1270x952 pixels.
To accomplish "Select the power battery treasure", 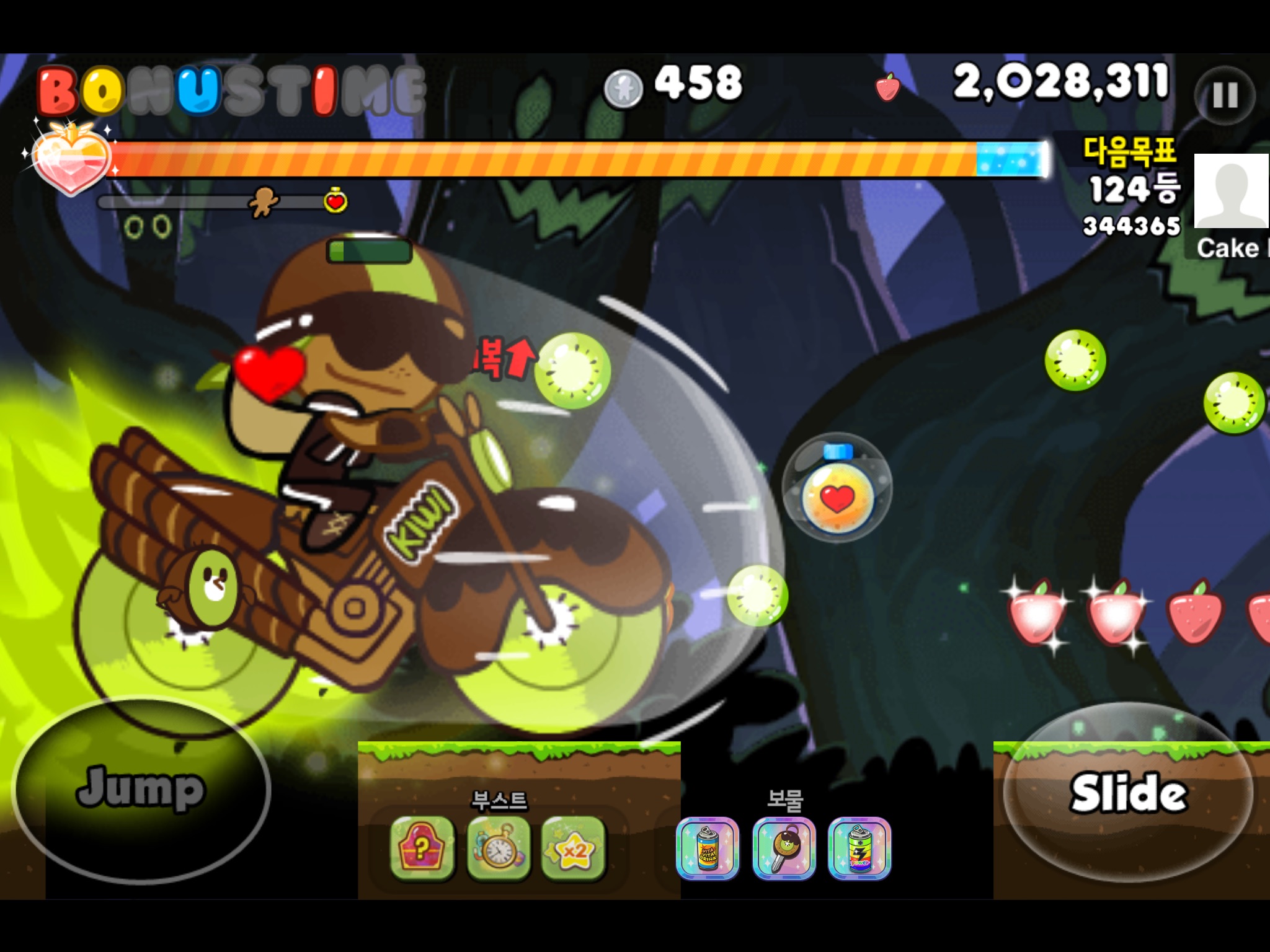I will [x=859, y=848].
